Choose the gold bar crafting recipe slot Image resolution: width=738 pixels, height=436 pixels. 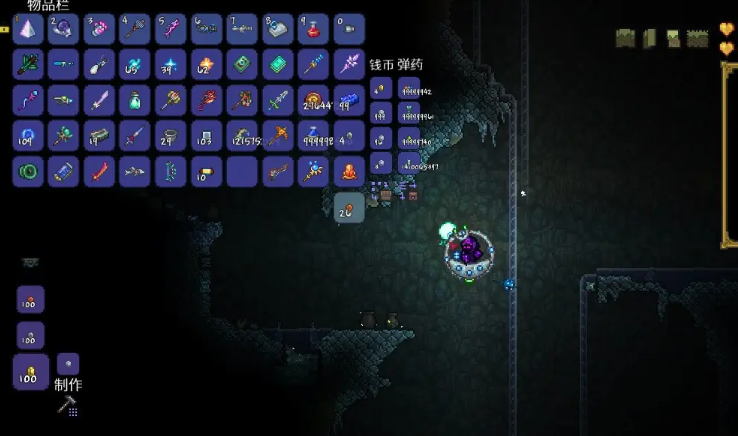pyautogui.click(x=30, y=372)
